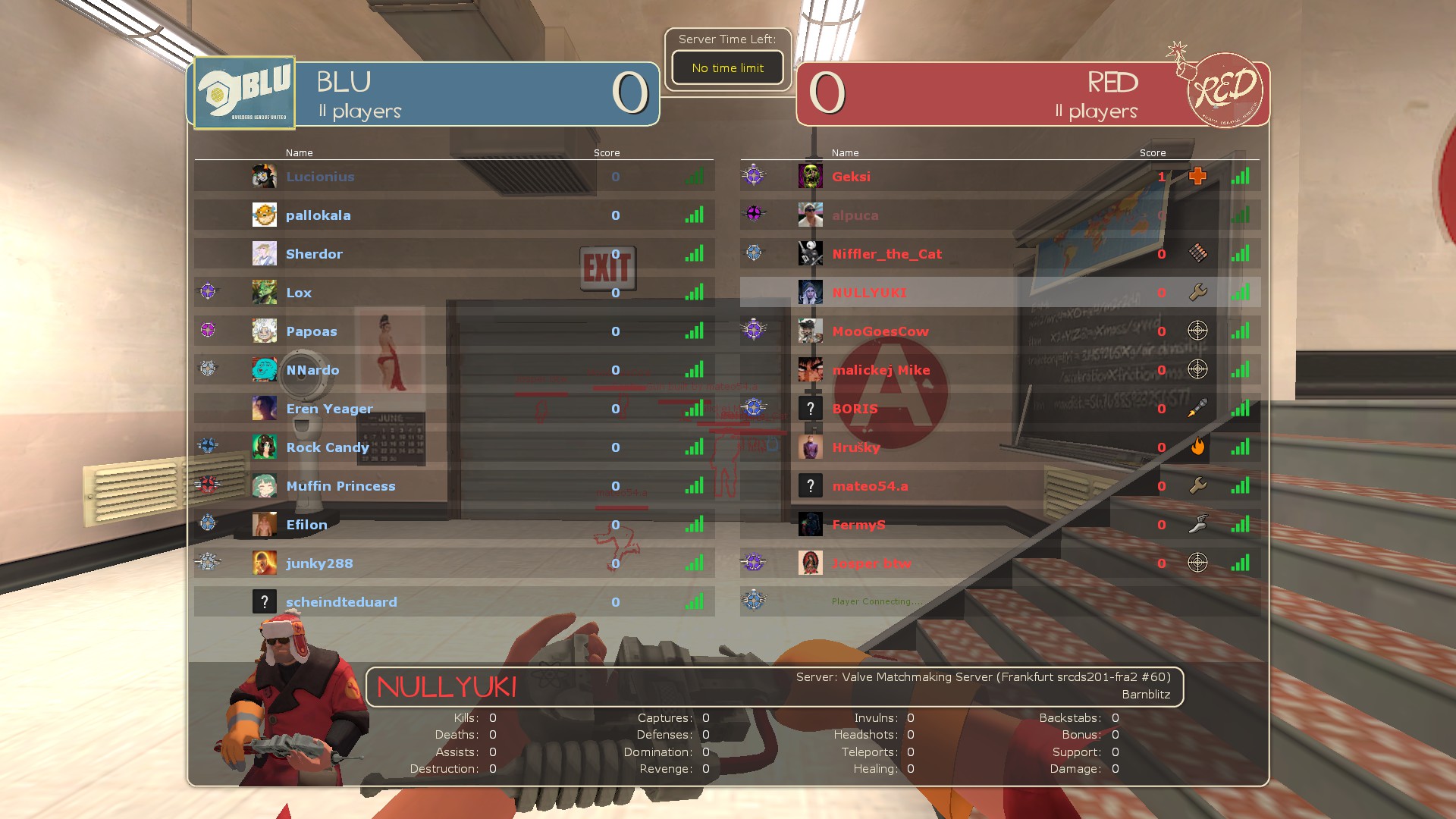Click the rocket icon beside BORIS
The image size is (1456, 819).
pyautogui.click(x=1198, y=408)
